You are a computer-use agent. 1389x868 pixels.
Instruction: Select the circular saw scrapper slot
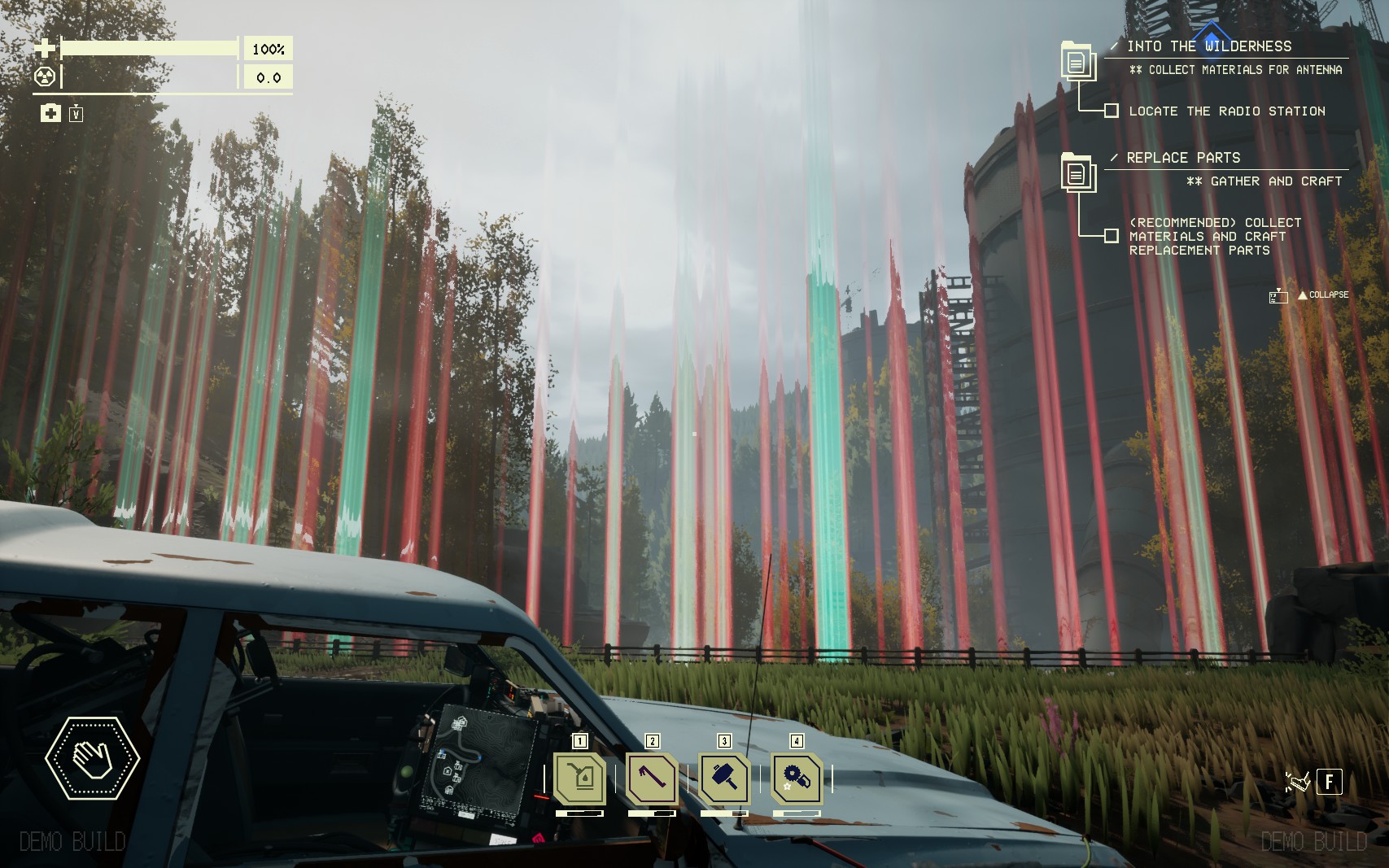click(x=797, y=779)
